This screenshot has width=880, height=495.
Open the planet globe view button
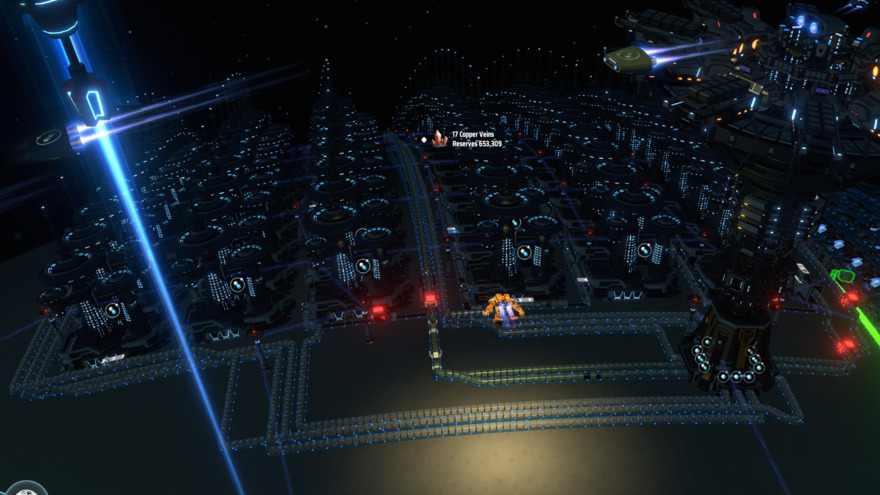point(27,490)
